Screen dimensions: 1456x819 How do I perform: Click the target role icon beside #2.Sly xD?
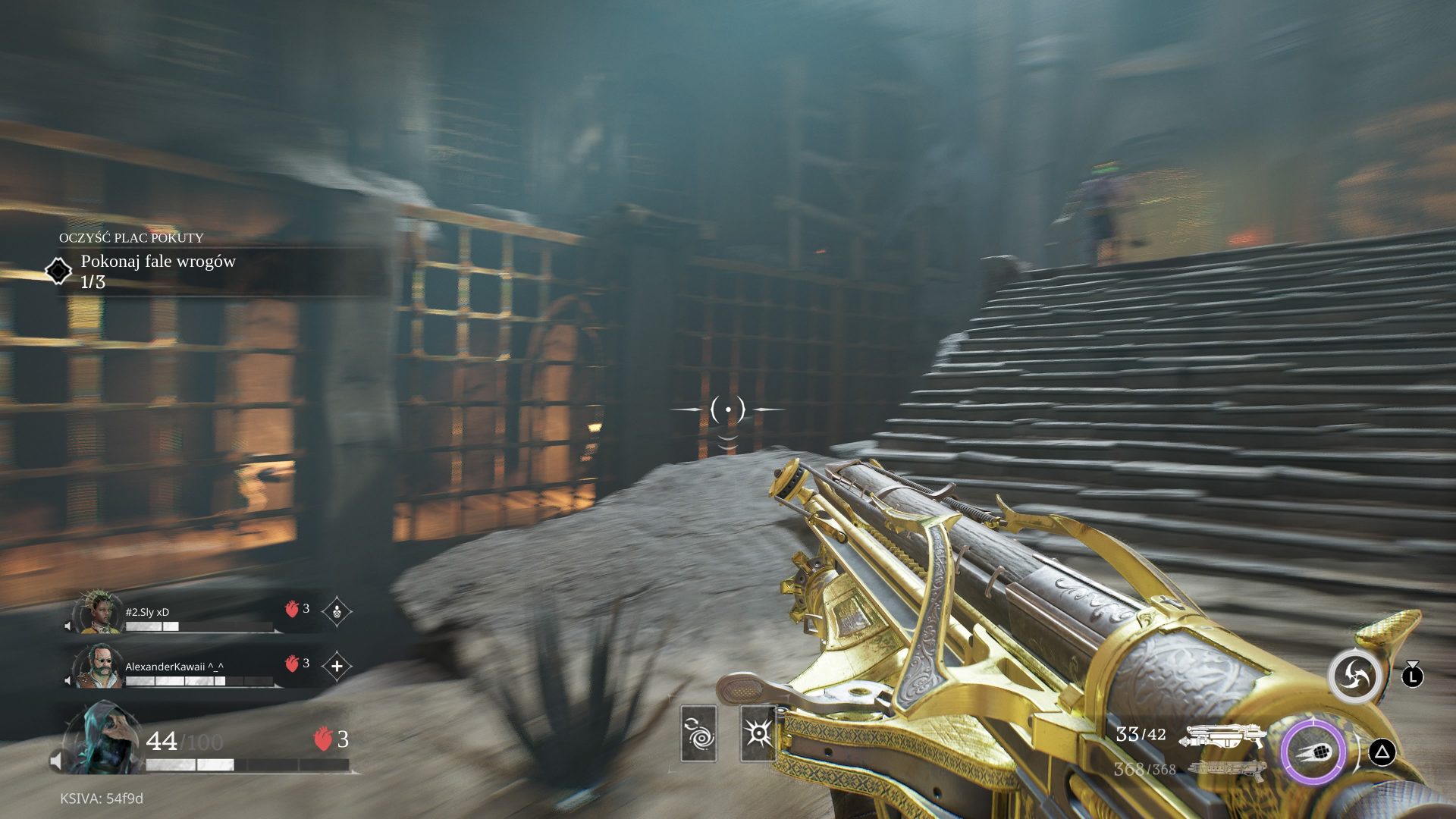tap(337, 611)
